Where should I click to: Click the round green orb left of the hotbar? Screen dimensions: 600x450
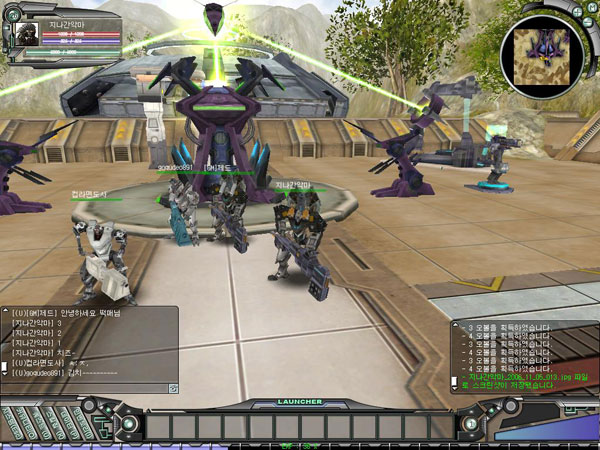(x=130, y=424)
